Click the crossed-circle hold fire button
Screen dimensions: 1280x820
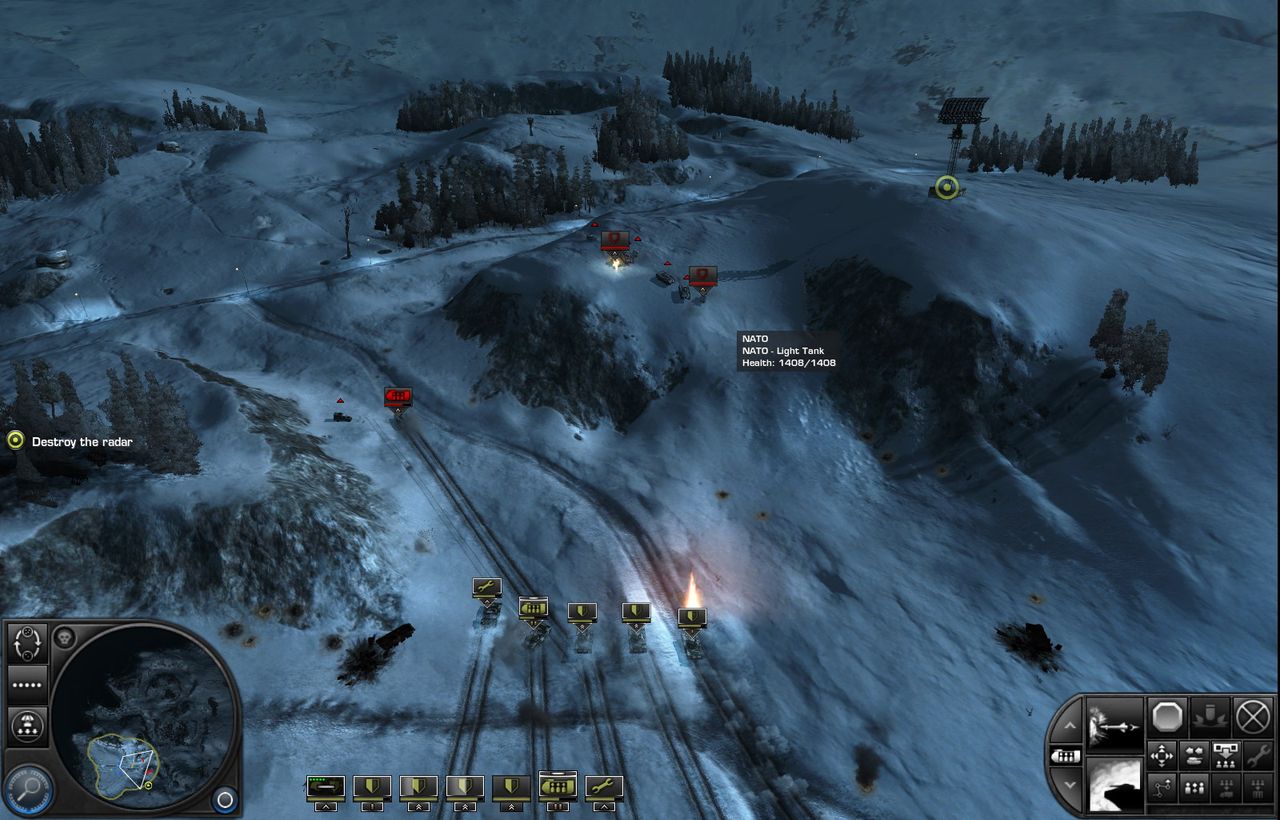point(1253,717)
